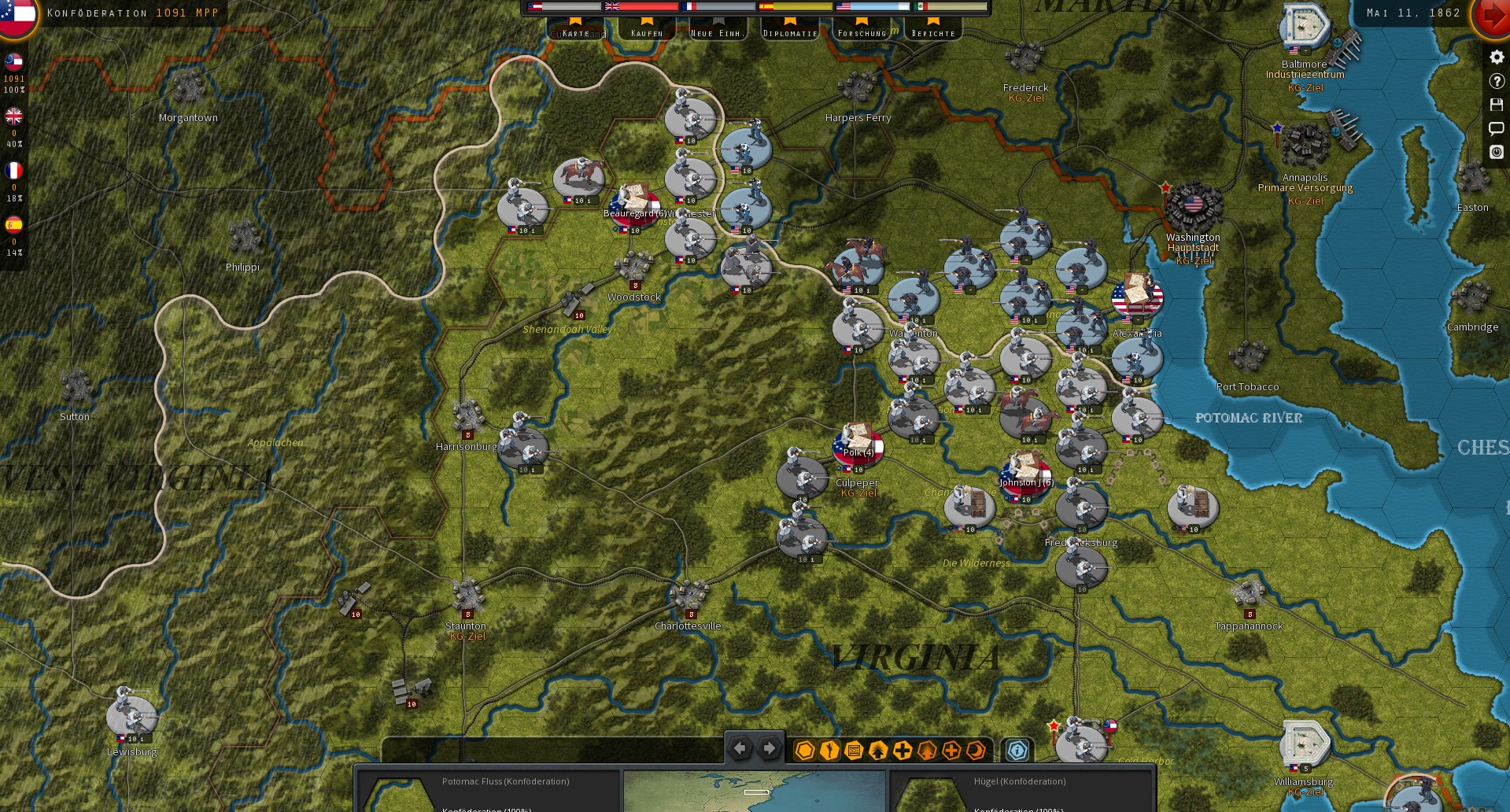Click the orange upgrade arrow icon

(x=927, y=750)
